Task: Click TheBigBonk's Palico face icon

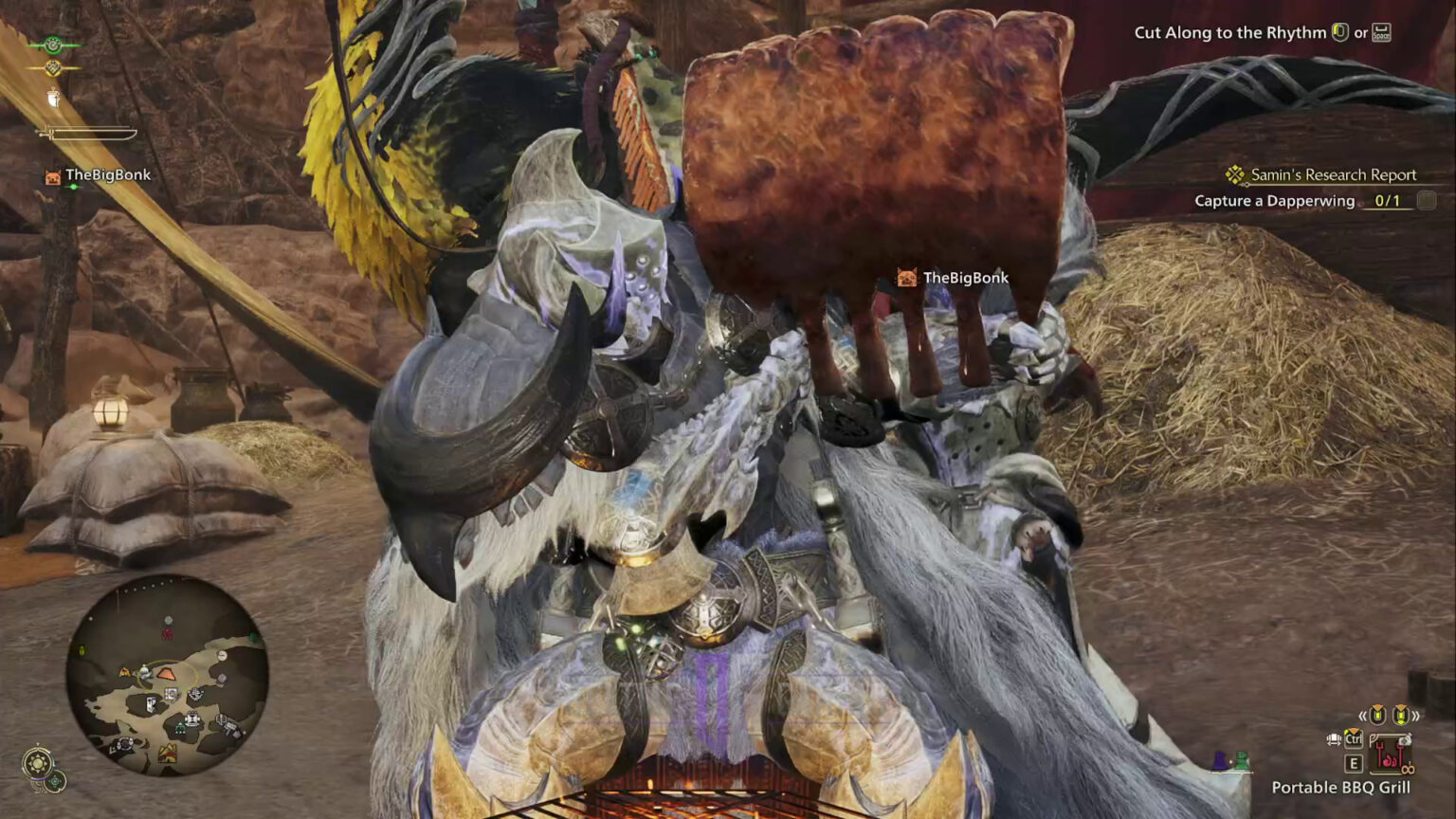Action: 52,176
